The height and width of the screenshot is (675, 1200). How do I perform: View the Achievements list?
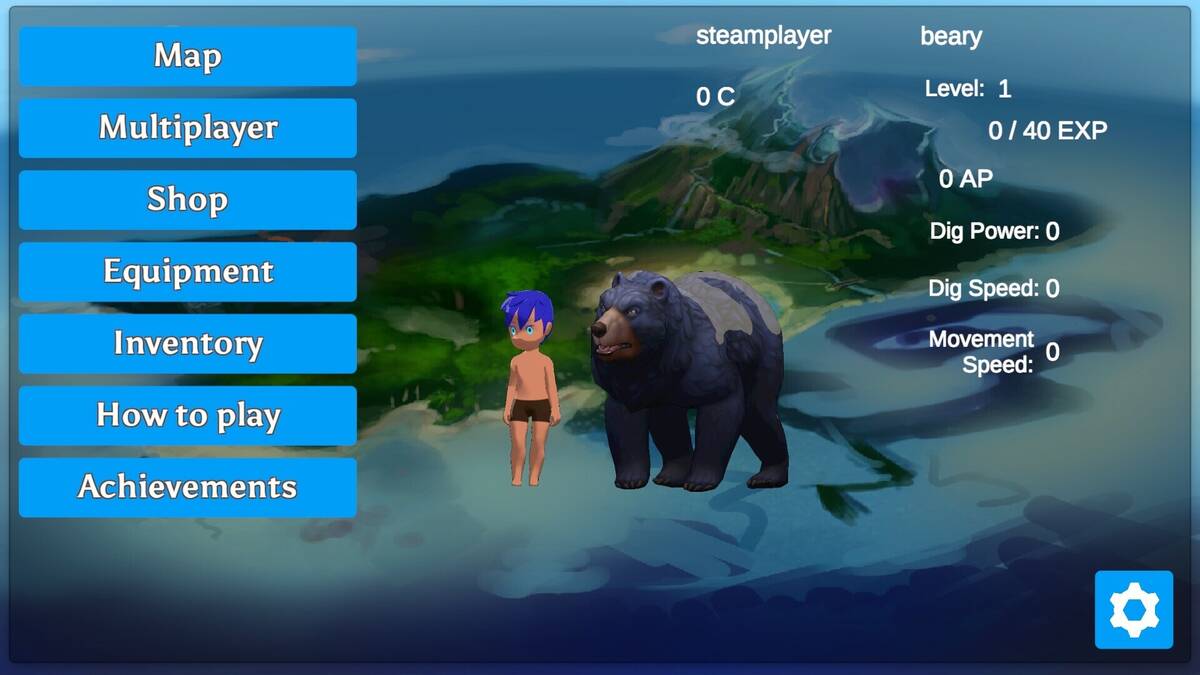pos(188,488)
